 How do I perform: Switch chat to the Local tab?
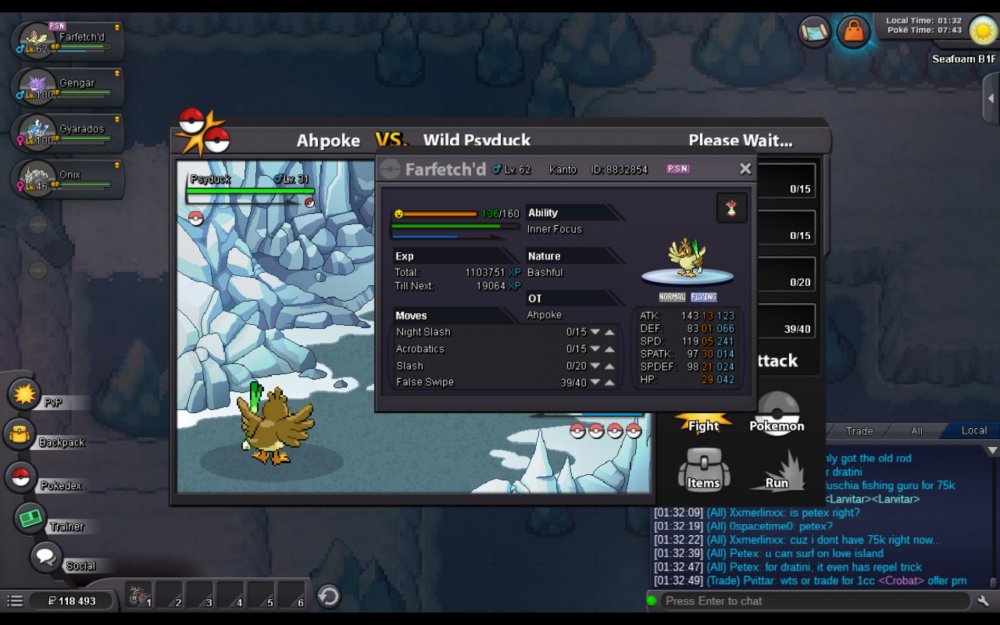(x=973, y=431)
